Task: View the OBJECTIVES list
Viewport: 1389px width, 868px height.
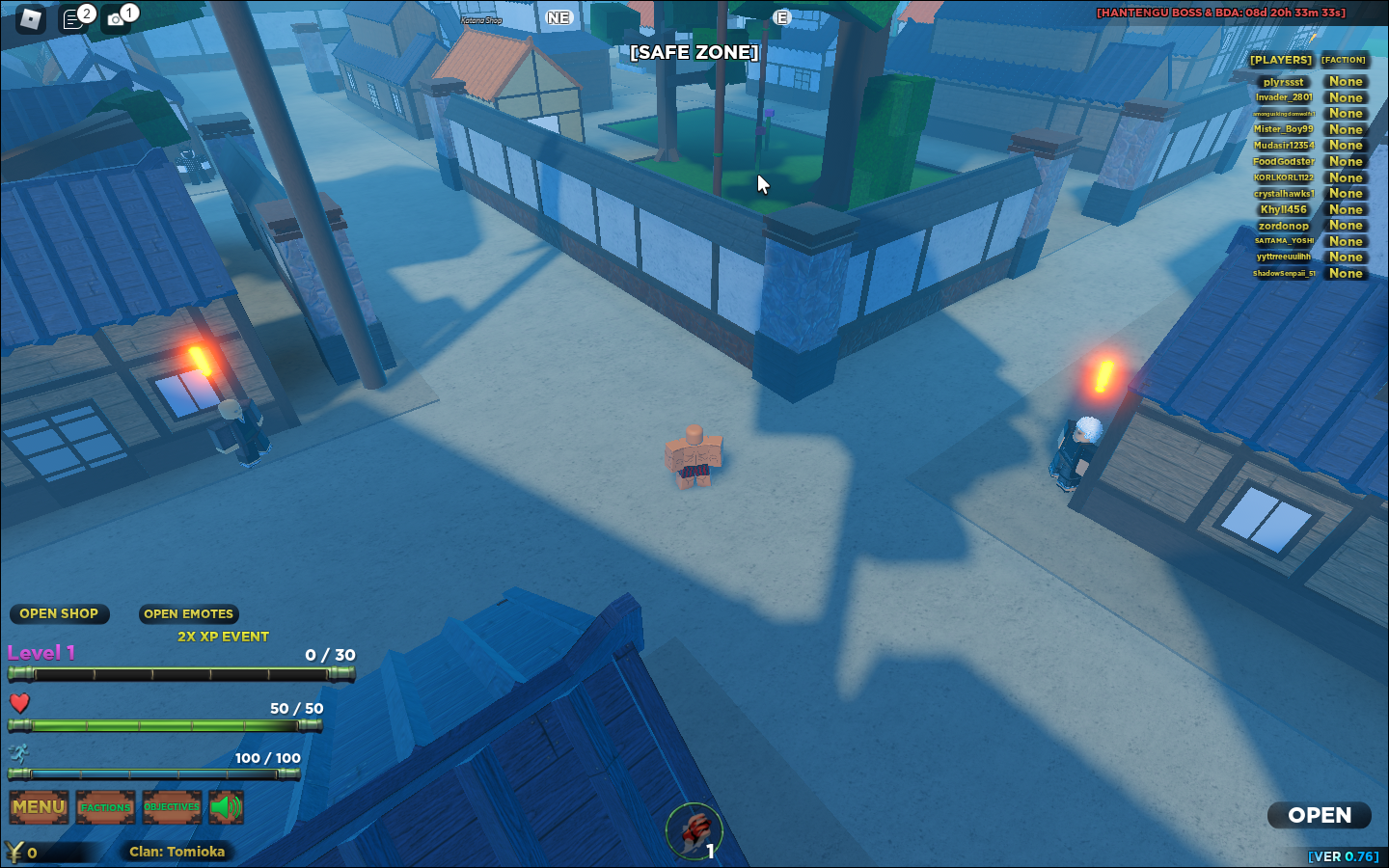Action: click(172, 807)
